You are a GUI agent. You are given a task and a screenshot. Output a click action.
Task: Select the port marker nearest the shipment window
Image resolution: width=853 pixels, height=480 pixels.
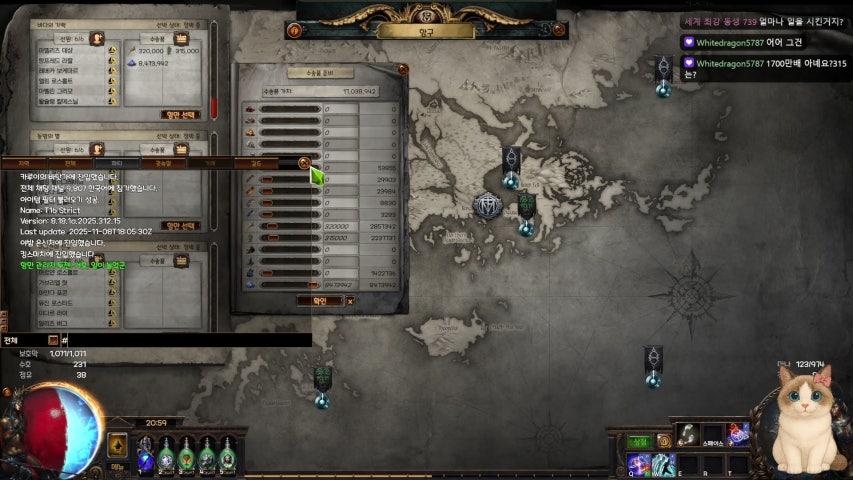coord(511,166)
